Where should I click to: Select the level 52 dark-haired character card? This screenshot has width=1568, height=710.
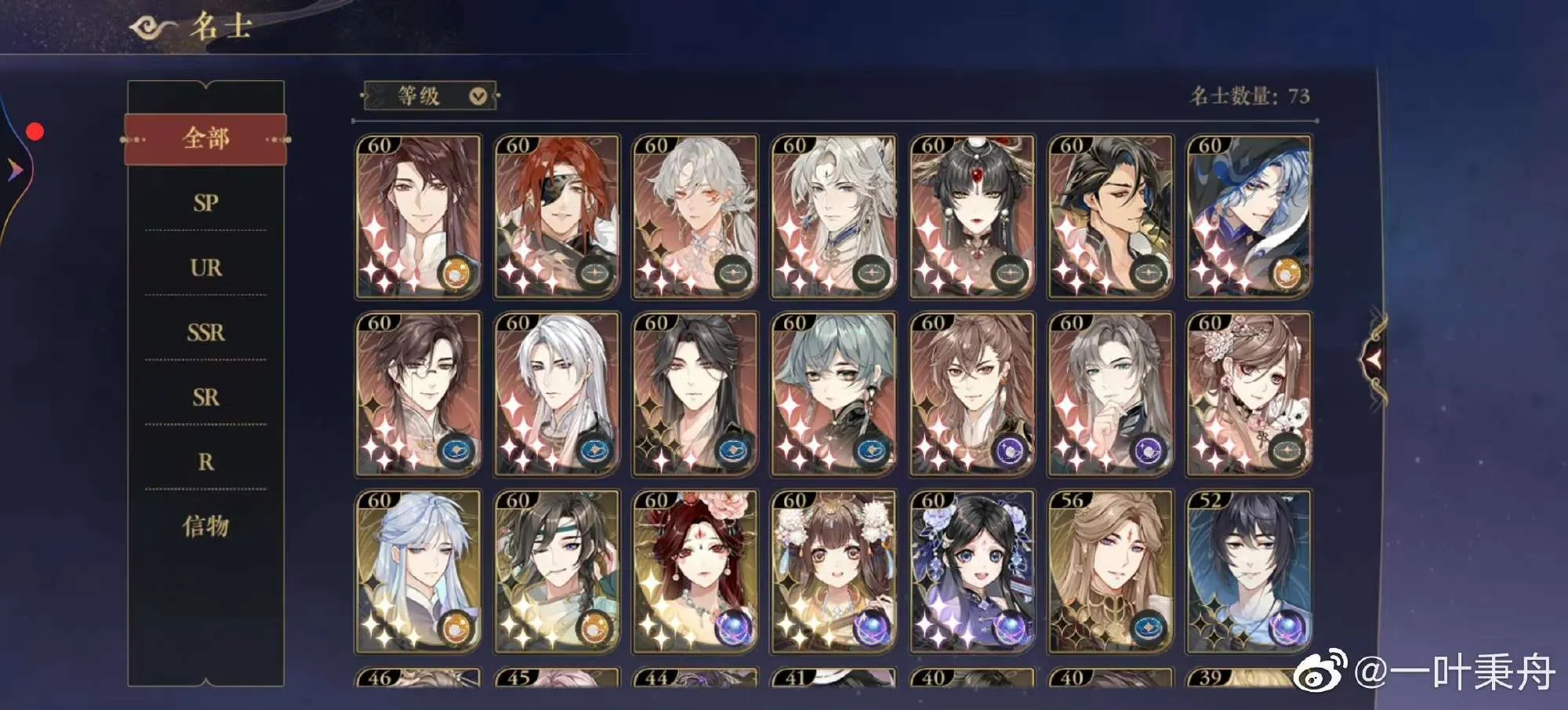[x=1249, y=571]
